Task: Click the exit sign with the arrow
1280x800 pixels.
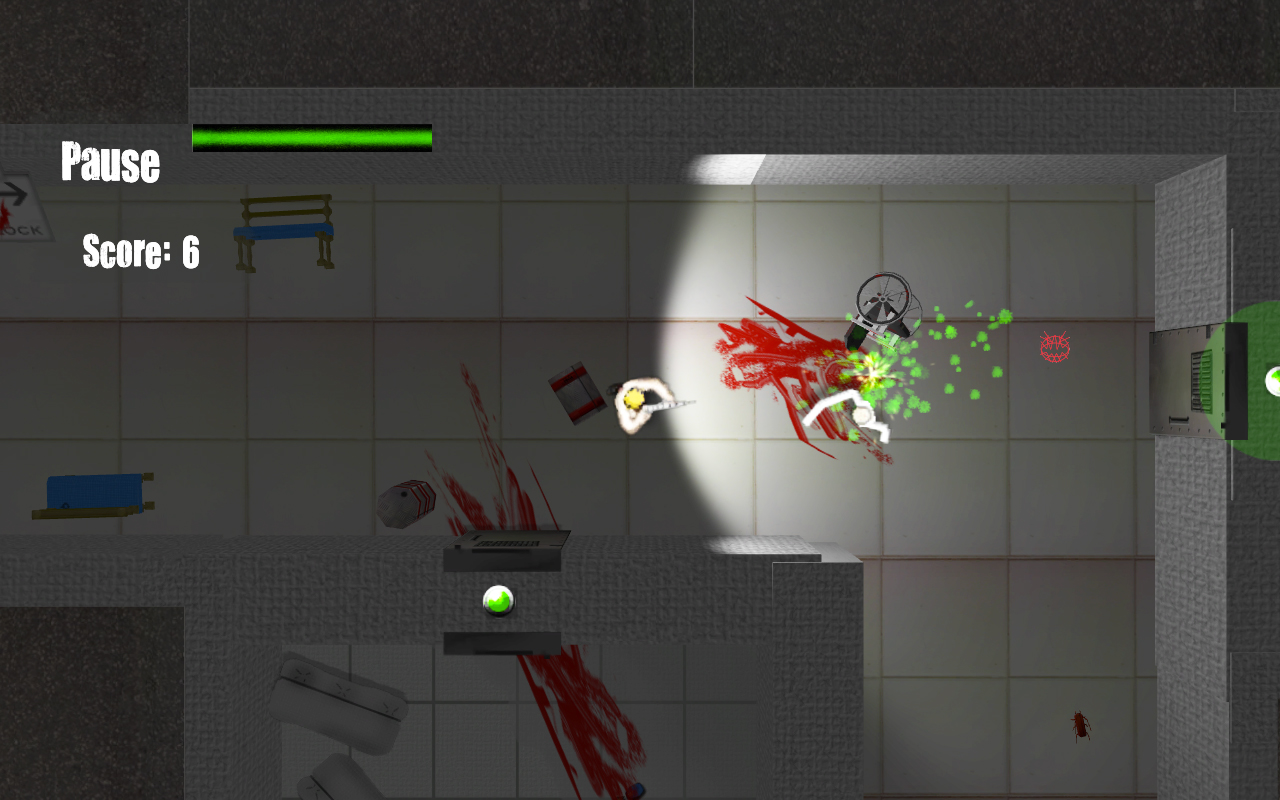Action: point(20,205)
